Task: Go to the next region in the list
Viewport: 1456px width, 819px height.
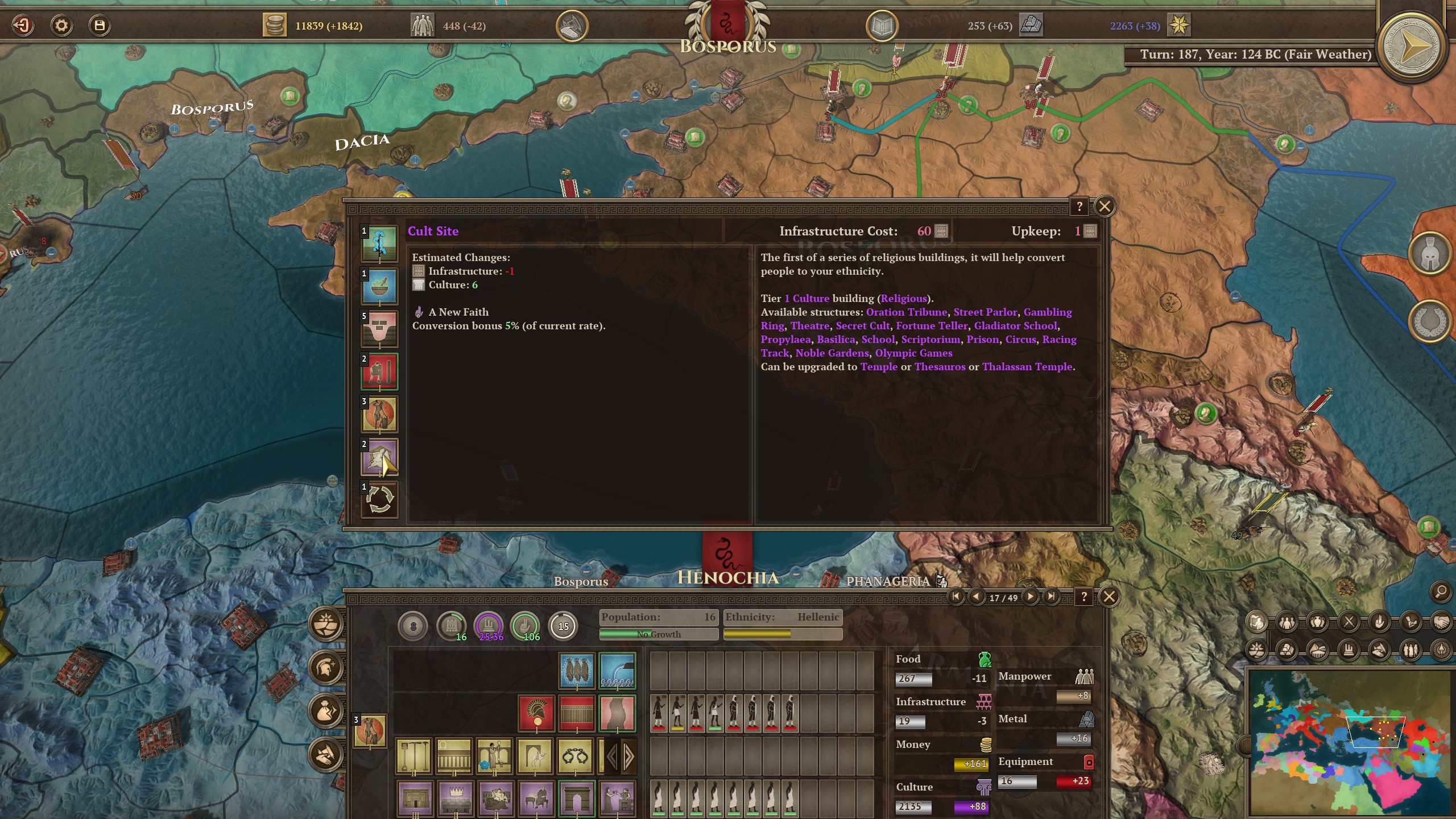Action: pos(1030,597)
